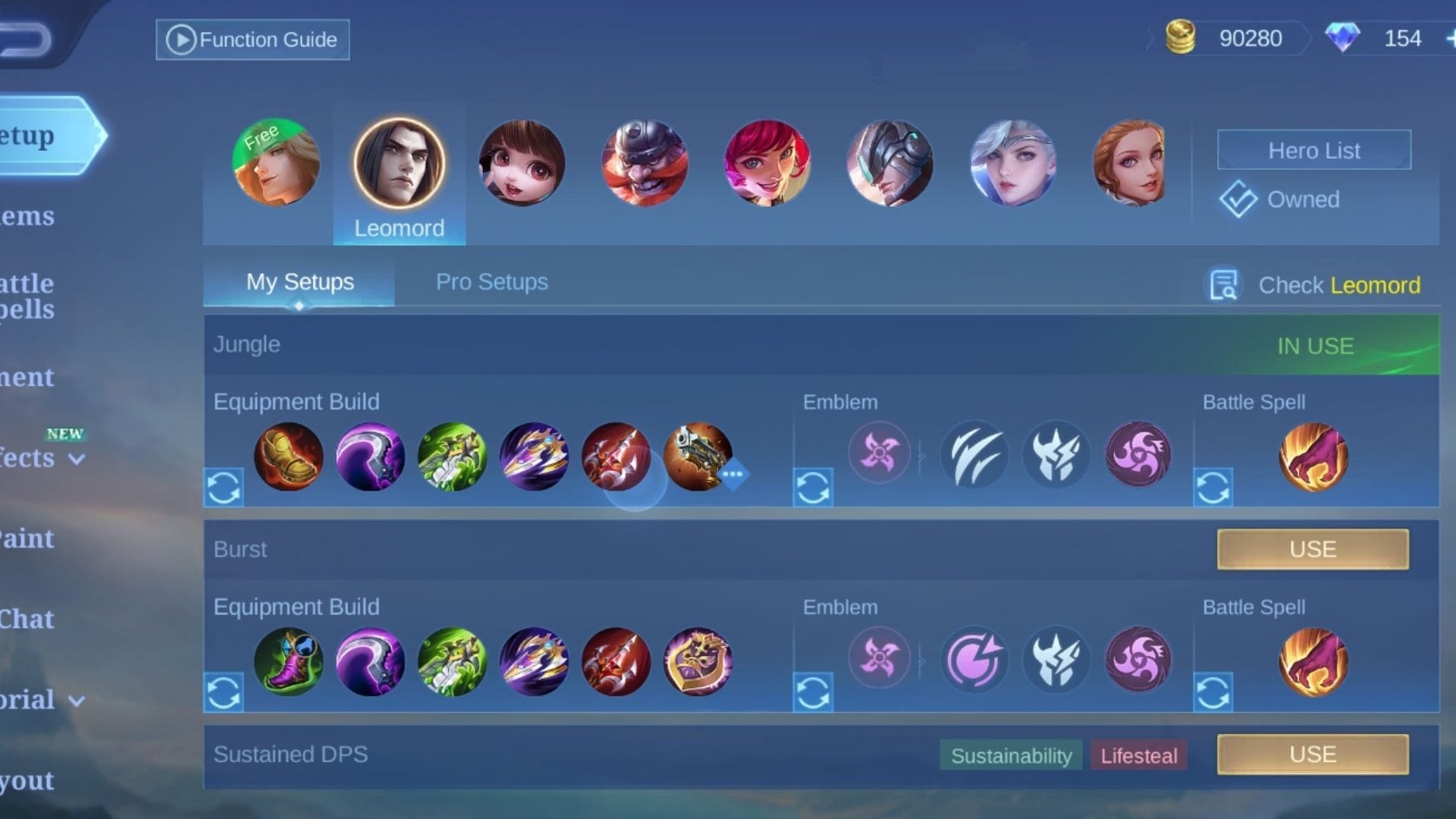
Task: Select the free hero portrait
Action: pyautogui.click(x=275, y=162)
